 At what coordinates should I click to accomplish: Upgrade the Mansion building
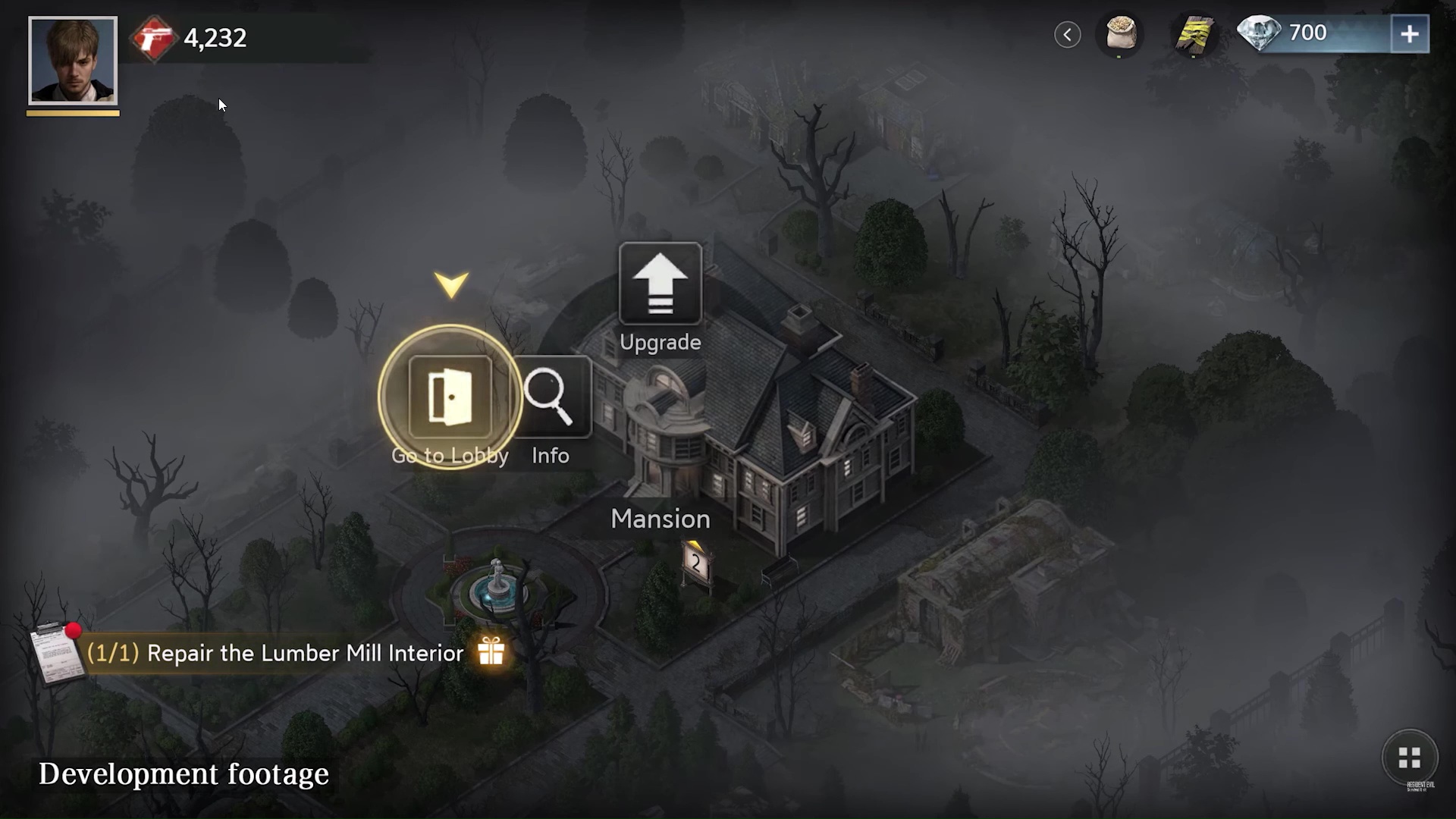point(660,285)
